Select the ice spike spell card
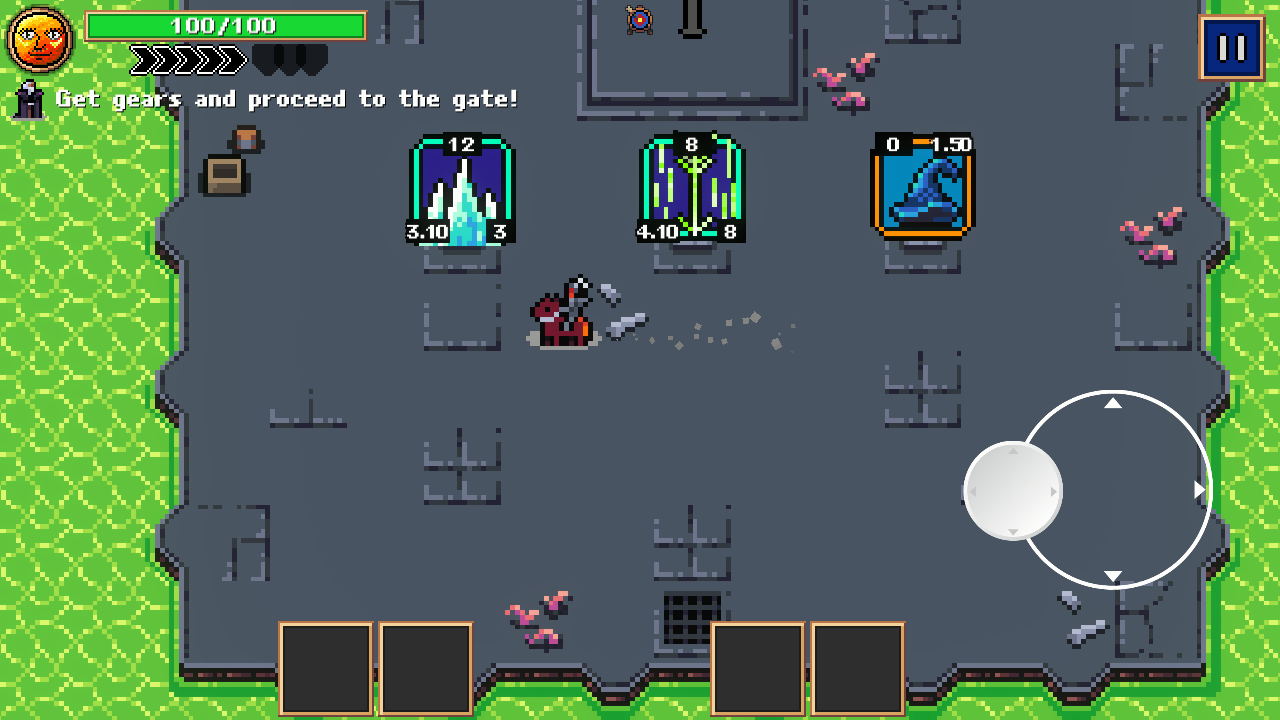The image size is (1280, 720). pos(461,192)
